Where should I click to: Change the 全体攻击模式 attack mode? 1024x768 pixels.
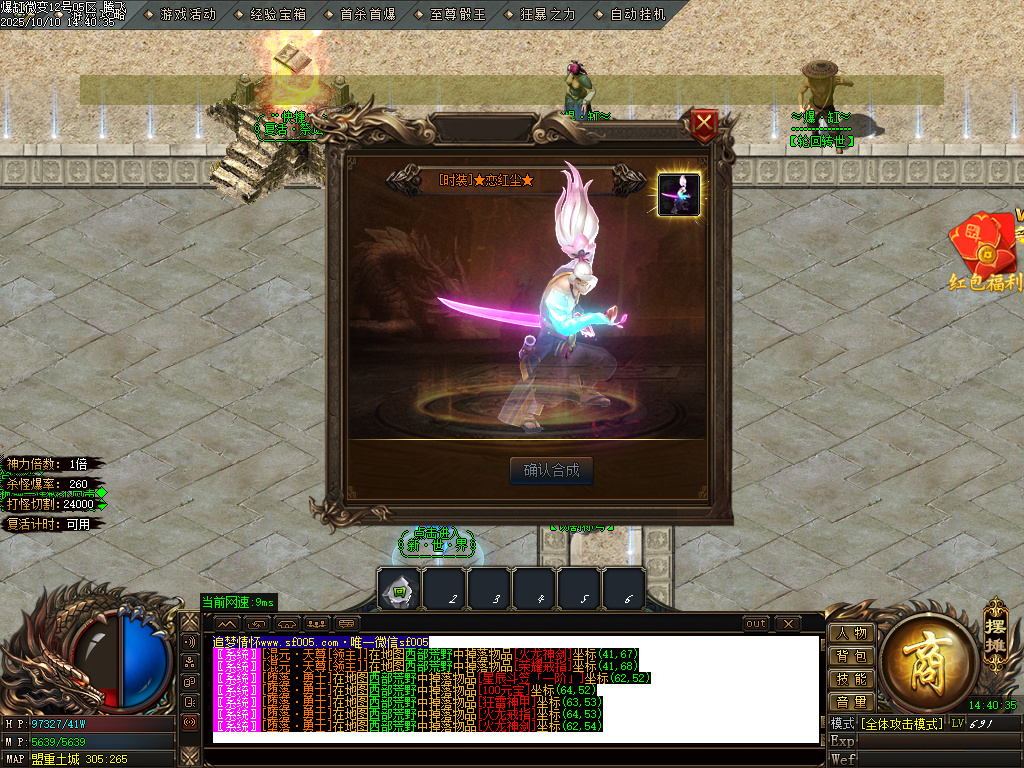901,723
